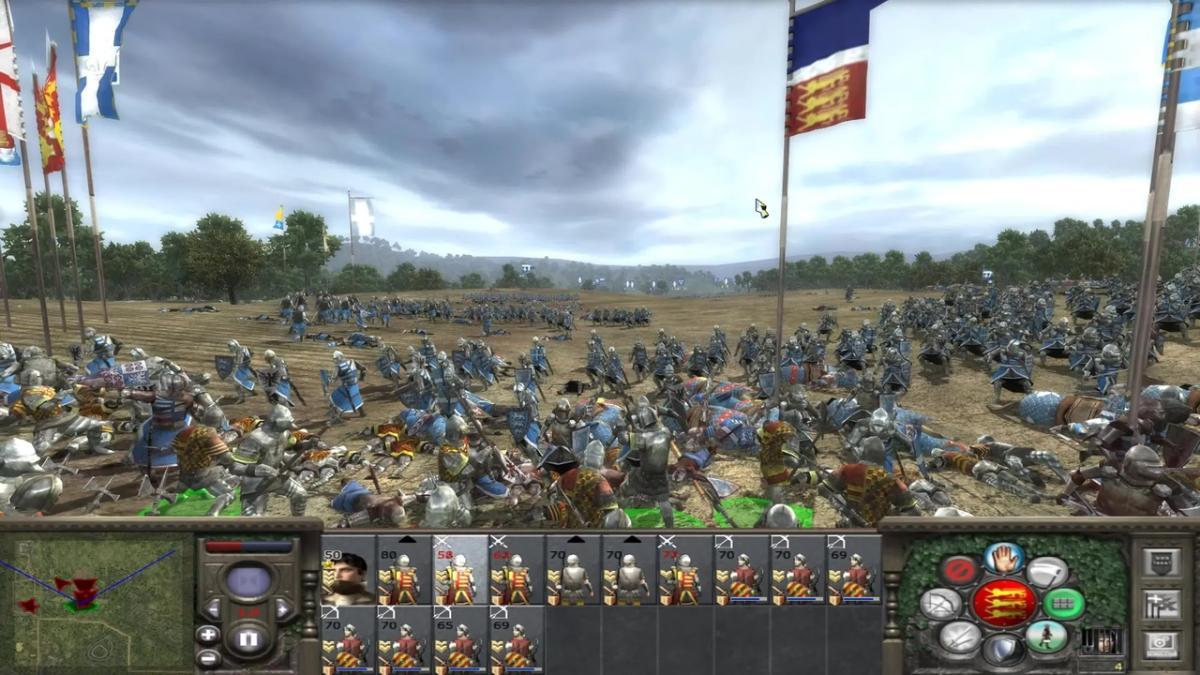Zoom in the minimap with plus button
This screenshot has height=675, width=1200.
point(208,634)
